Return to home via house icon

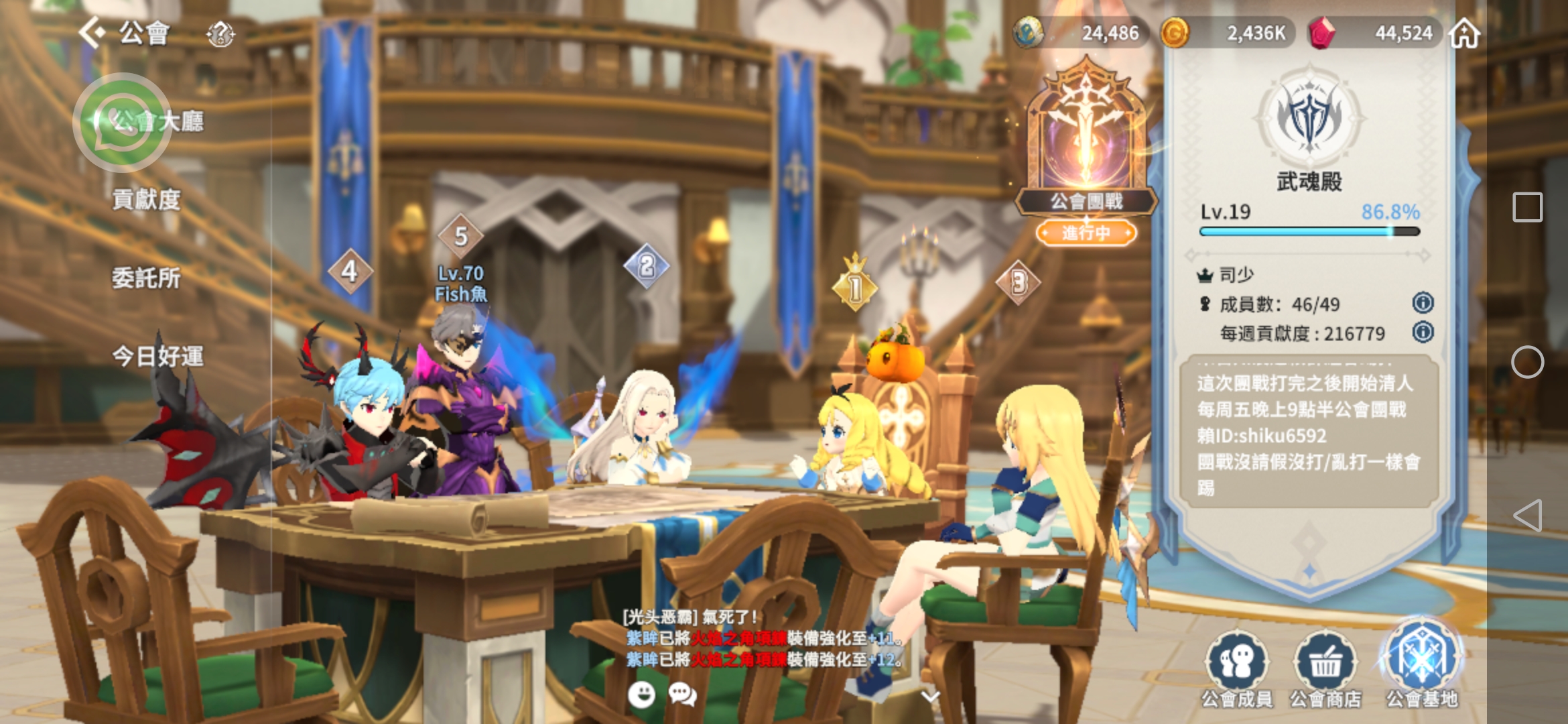(1465, 33)
